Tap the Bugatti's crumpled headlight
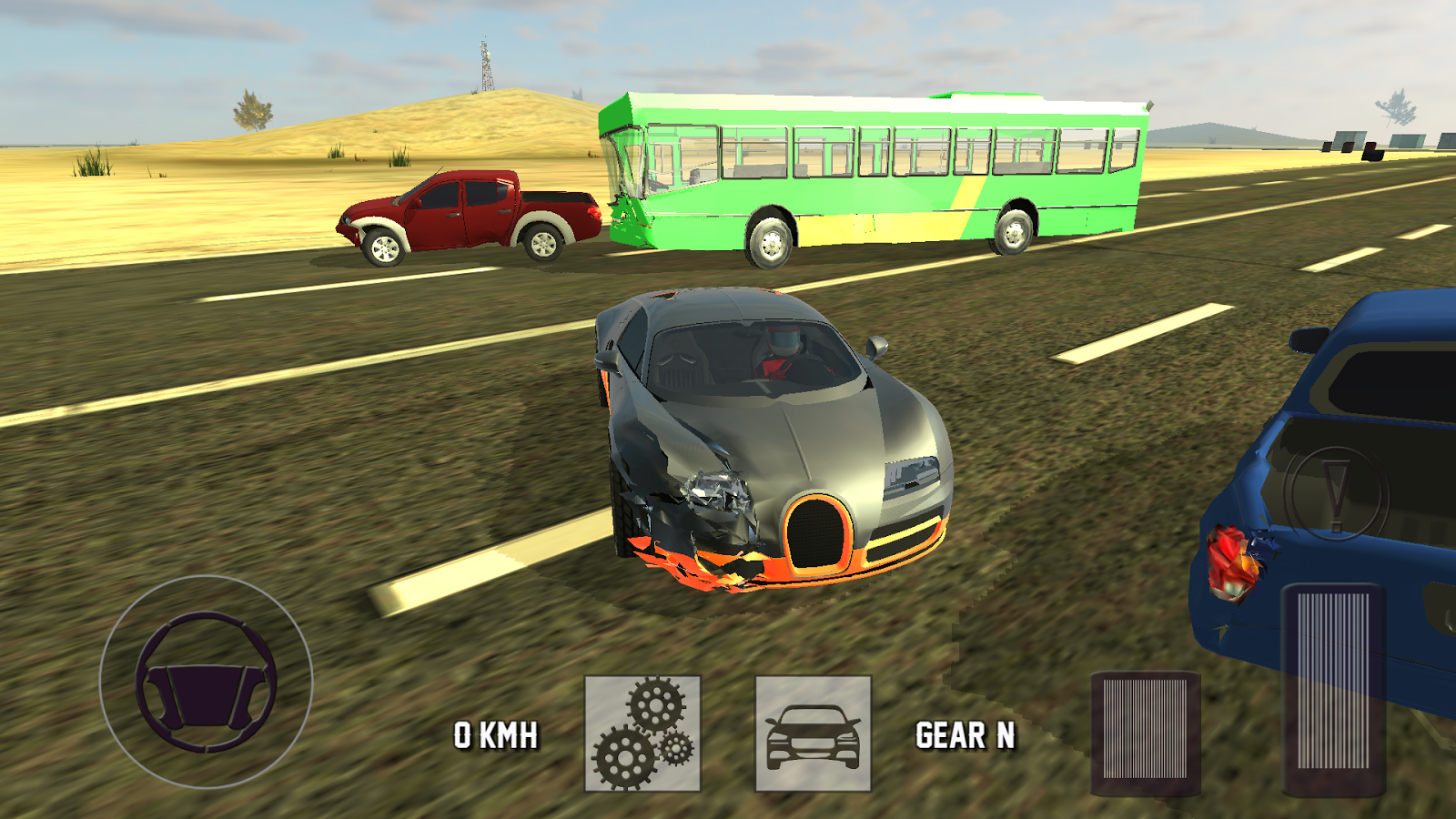The width and height of the screenshot is (1456, 819). click(x=716, y=487)
